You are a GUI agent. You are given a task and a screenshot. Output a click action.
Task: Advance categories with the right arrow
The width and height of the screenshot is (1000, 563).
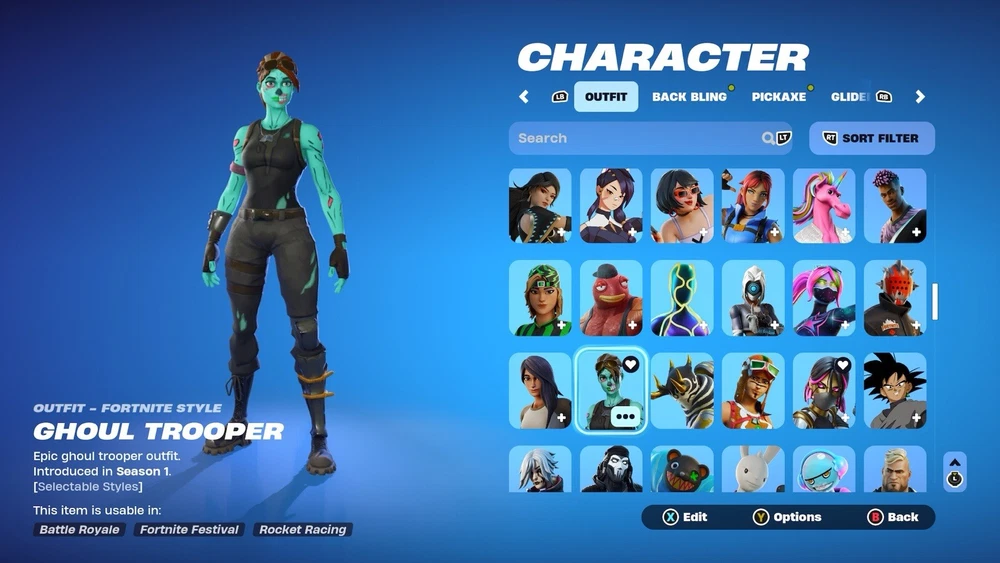920,97
